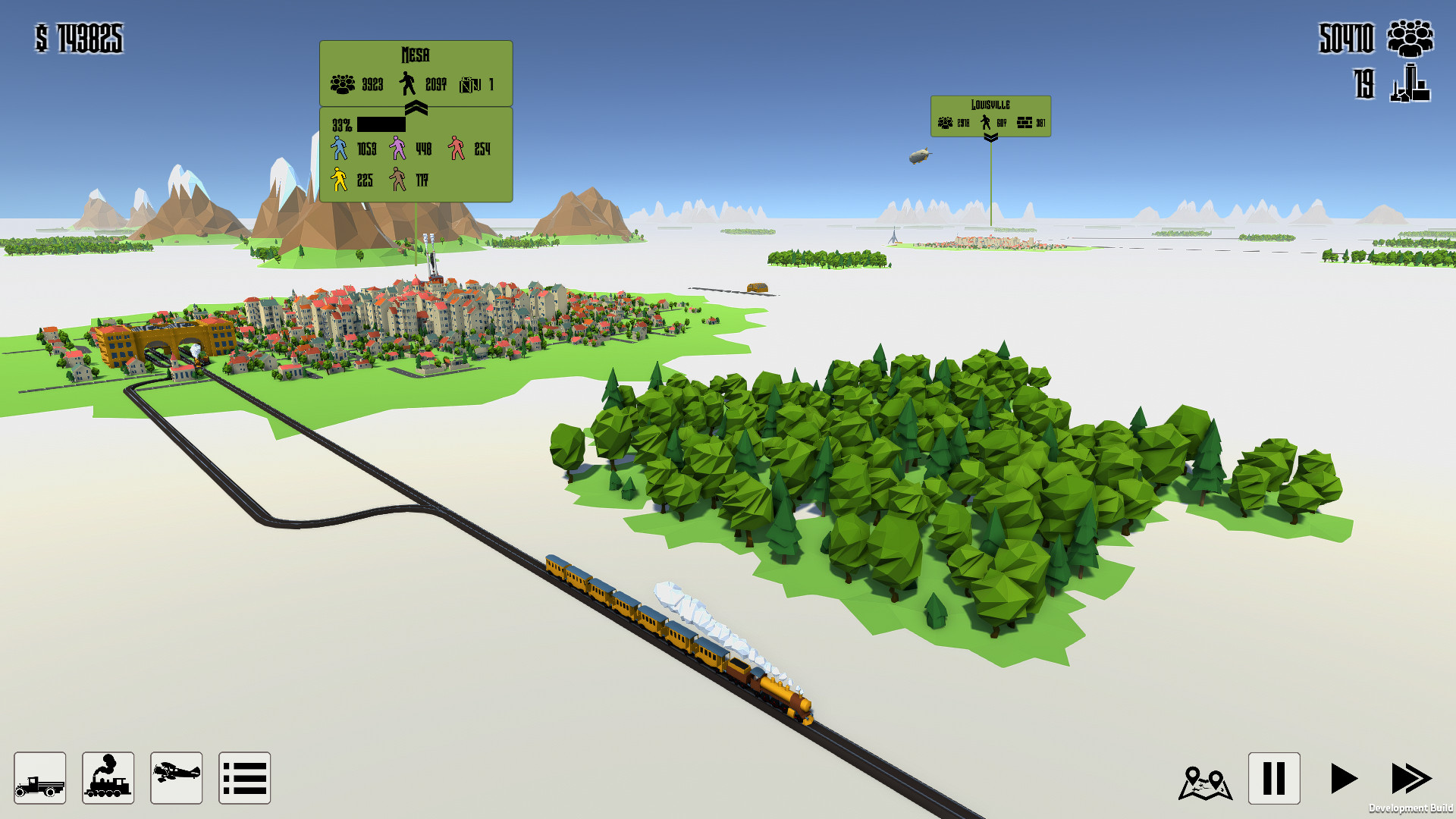Collapse Mesa's expanded details with the up chevron

[415, 106]
